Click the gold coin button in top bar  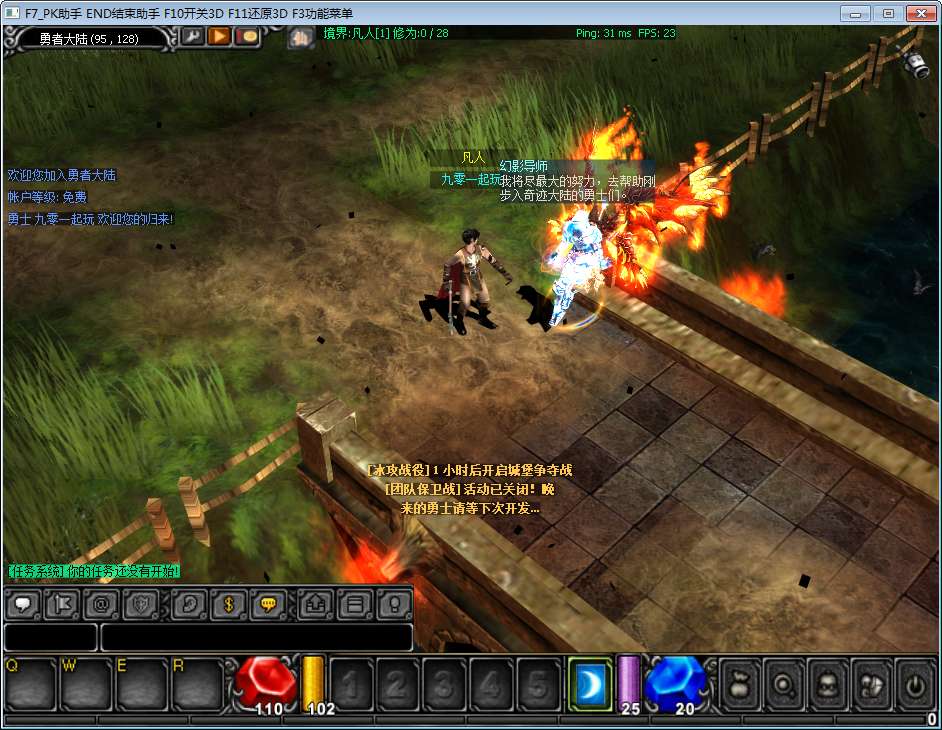(x=246, y=37)
